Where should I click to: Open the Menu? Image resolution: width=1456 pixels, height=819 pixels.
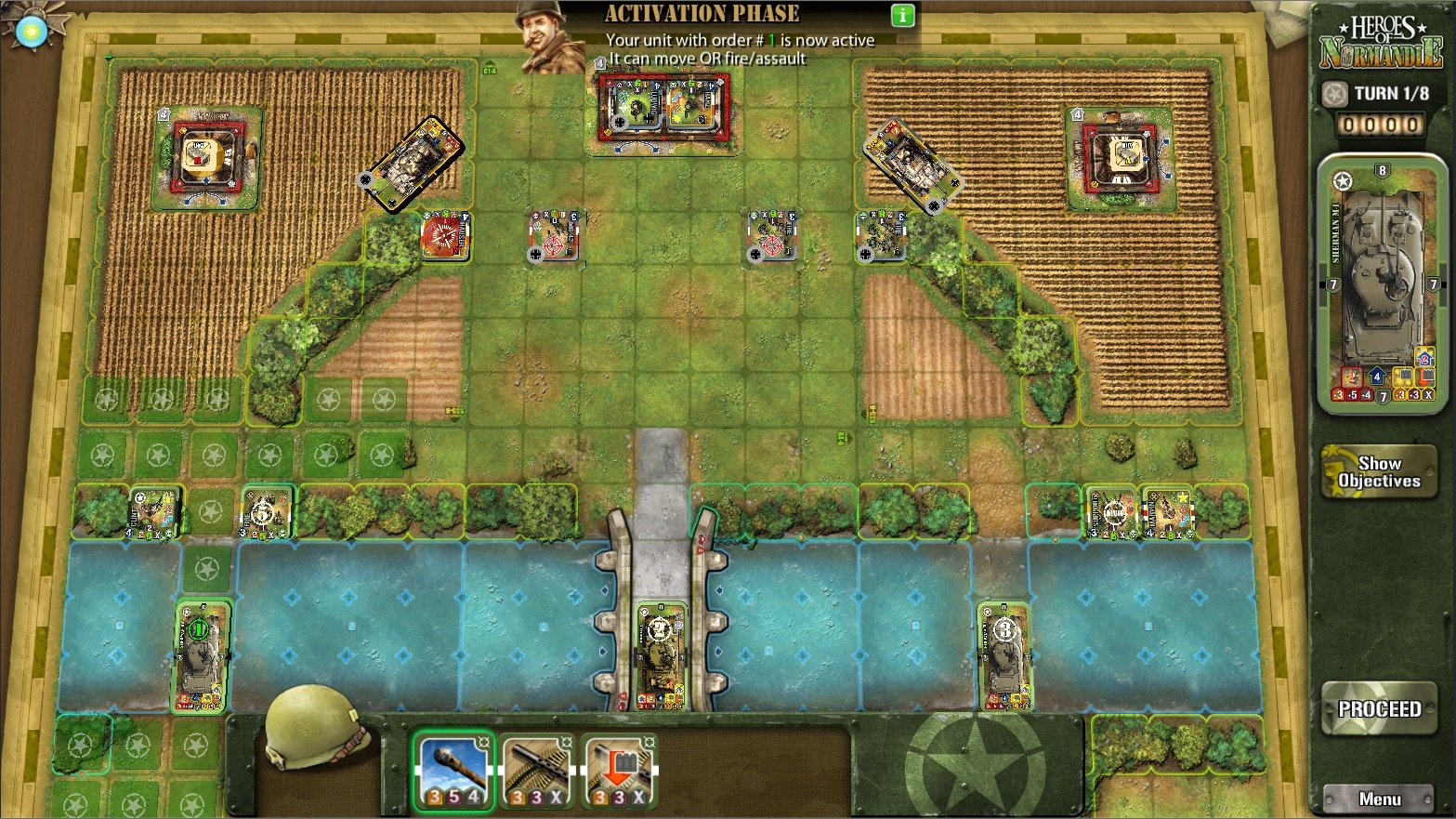click(x=1379, y=799)
